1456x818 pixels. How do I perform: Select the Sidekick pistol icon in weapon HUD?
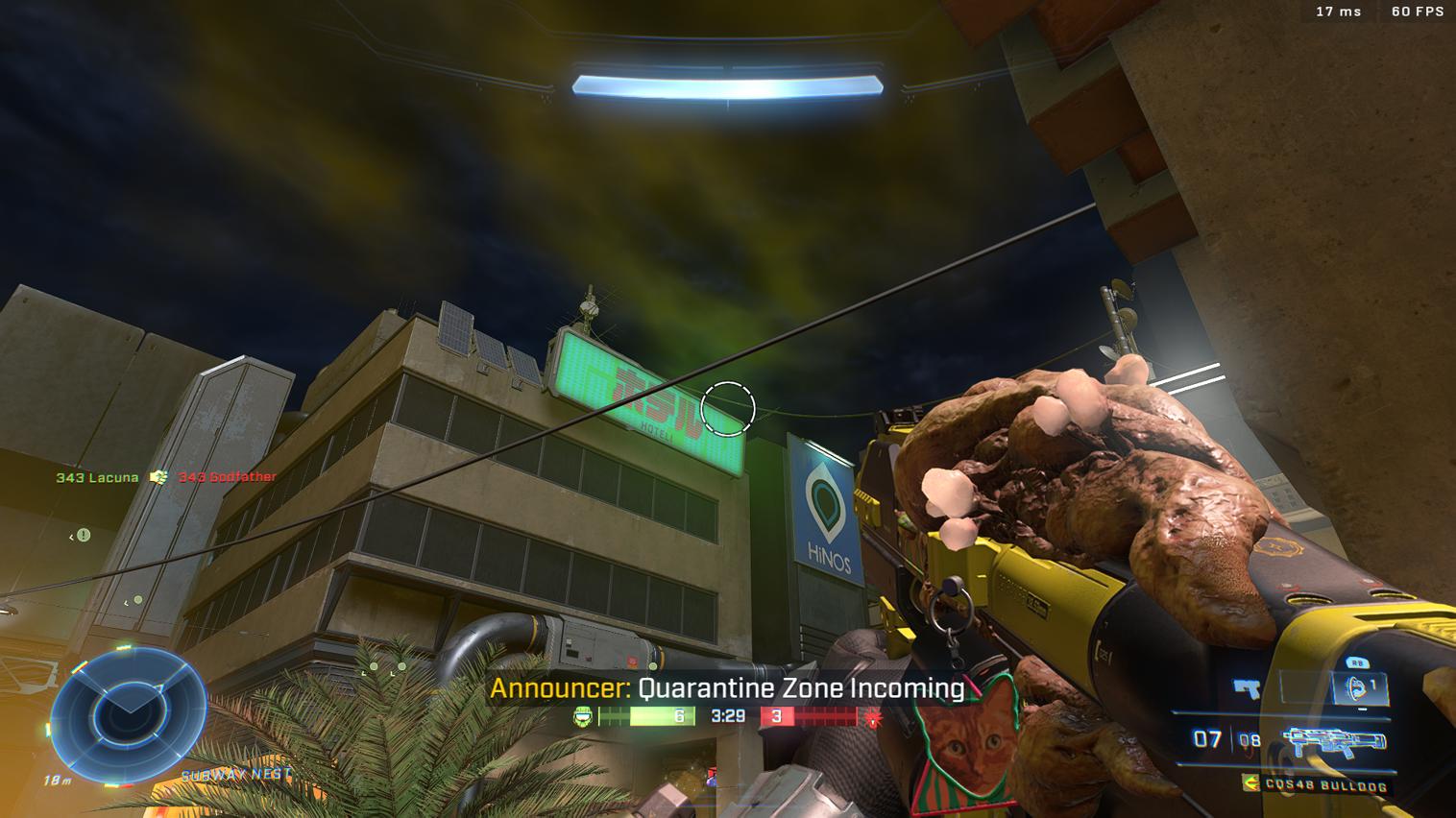pyautogui.click(x=1246, y=686)
